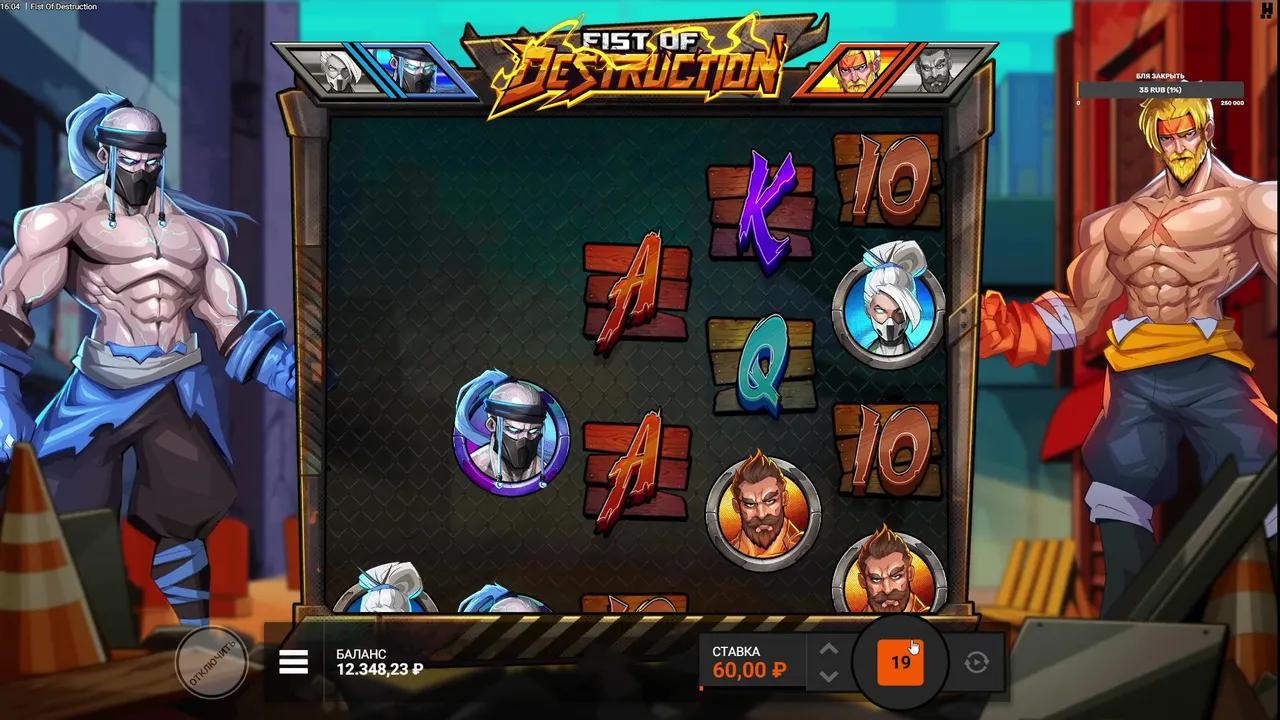Click the 35 RUB progress bar

click(1158, 89)
